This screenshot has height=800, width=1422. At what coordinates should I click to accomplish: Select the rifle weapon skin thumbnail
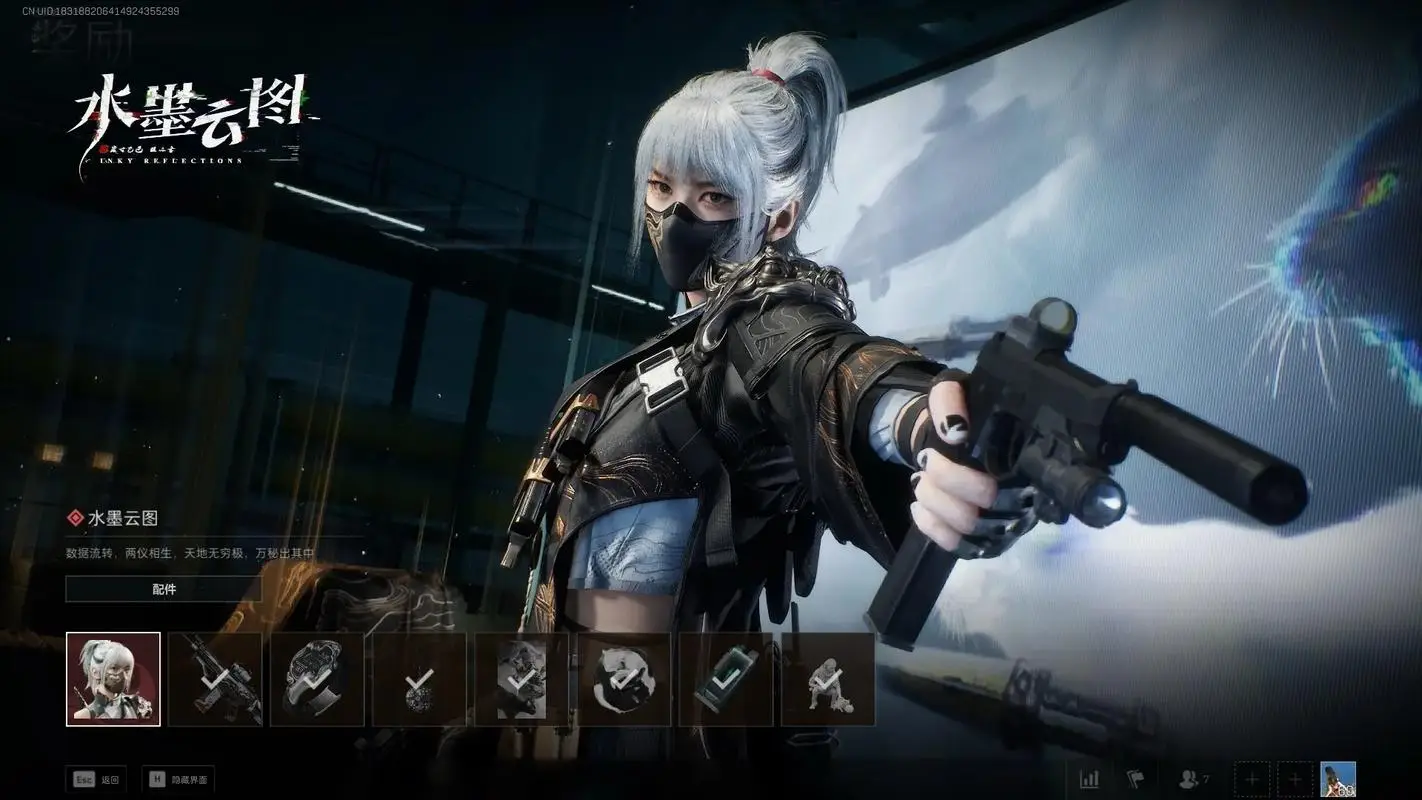215,678
